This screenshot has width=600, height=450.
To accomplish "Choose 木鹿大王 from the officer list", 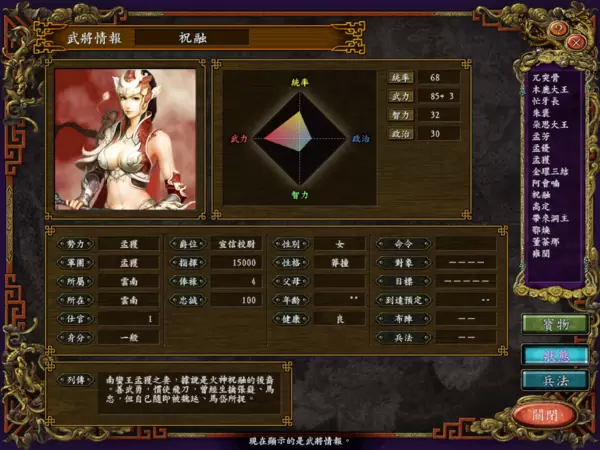I will [548, 88].
